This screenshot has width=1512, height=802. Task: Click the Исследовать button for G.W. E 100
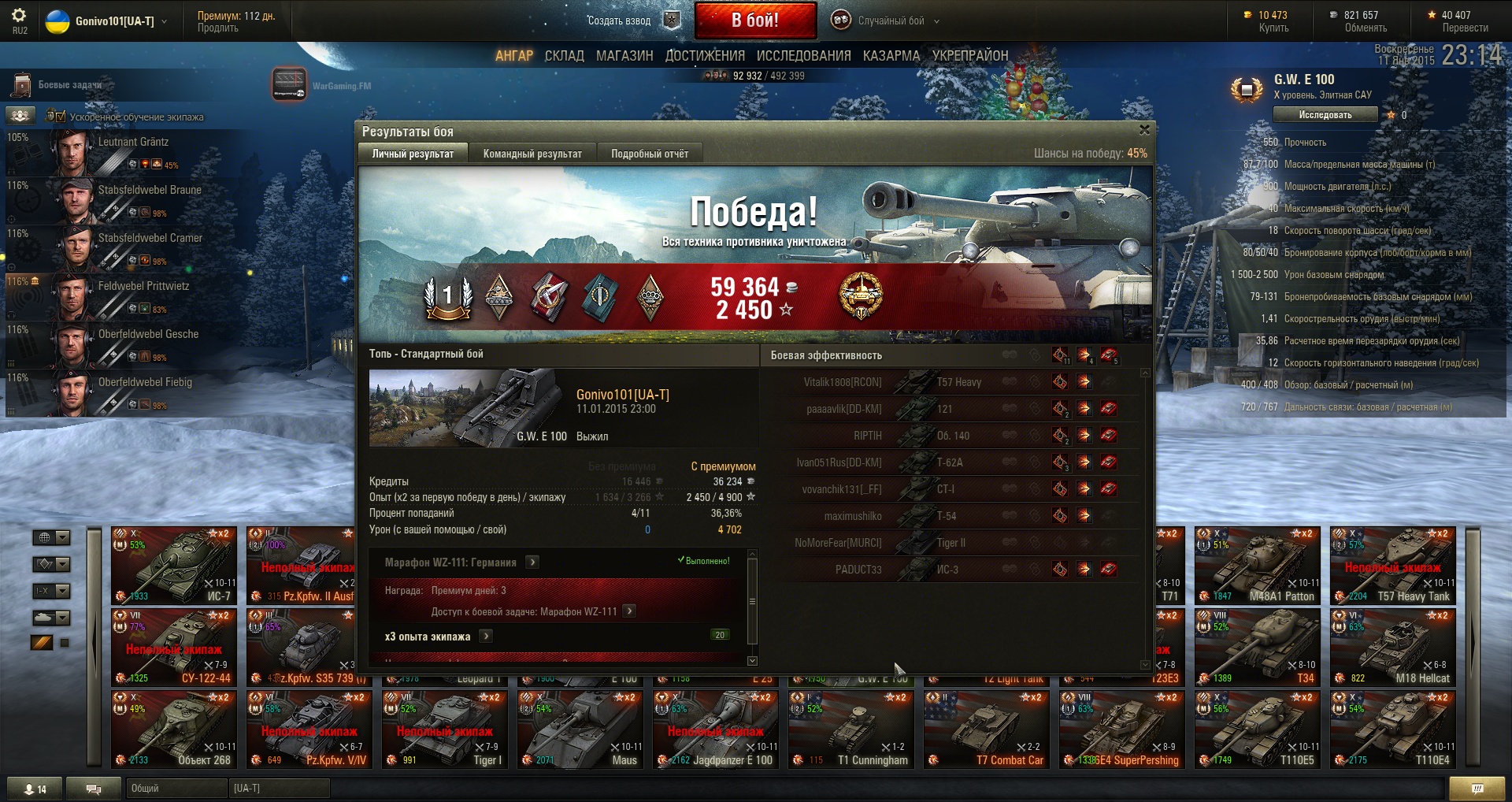click(x=1325, y=115)
